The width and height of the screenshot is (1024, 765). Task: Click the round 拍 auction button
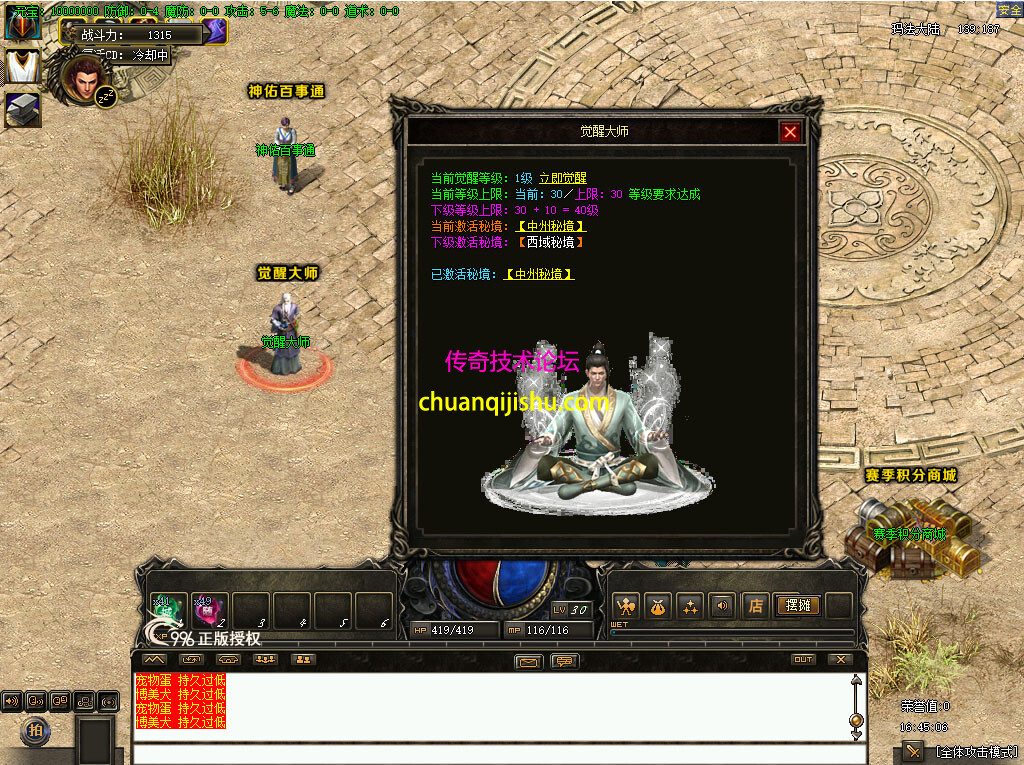[36, 731]
